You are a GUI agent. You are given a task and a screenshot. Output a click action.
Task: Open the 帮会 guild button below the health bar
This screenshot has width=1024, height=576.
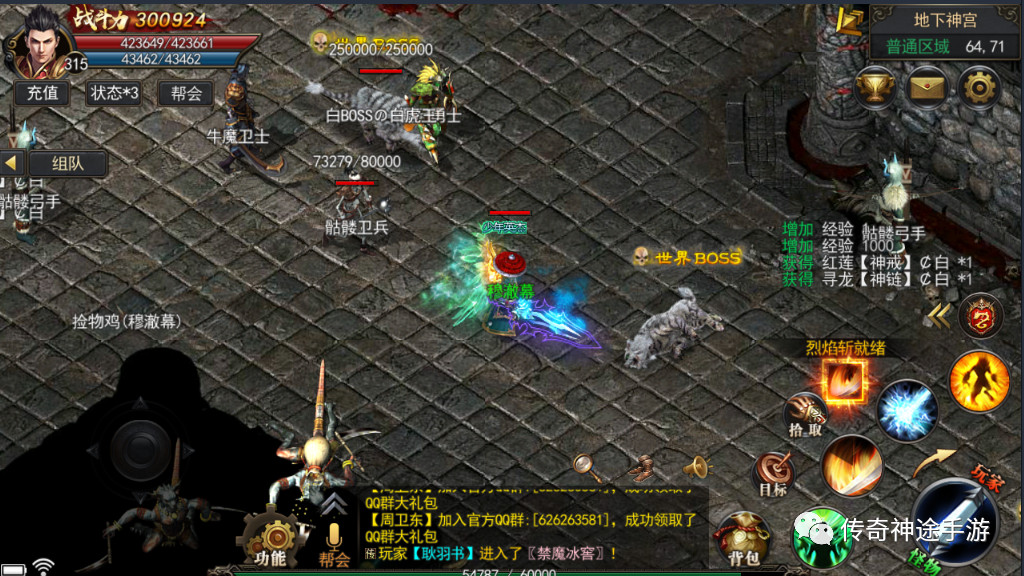[186, 93]
